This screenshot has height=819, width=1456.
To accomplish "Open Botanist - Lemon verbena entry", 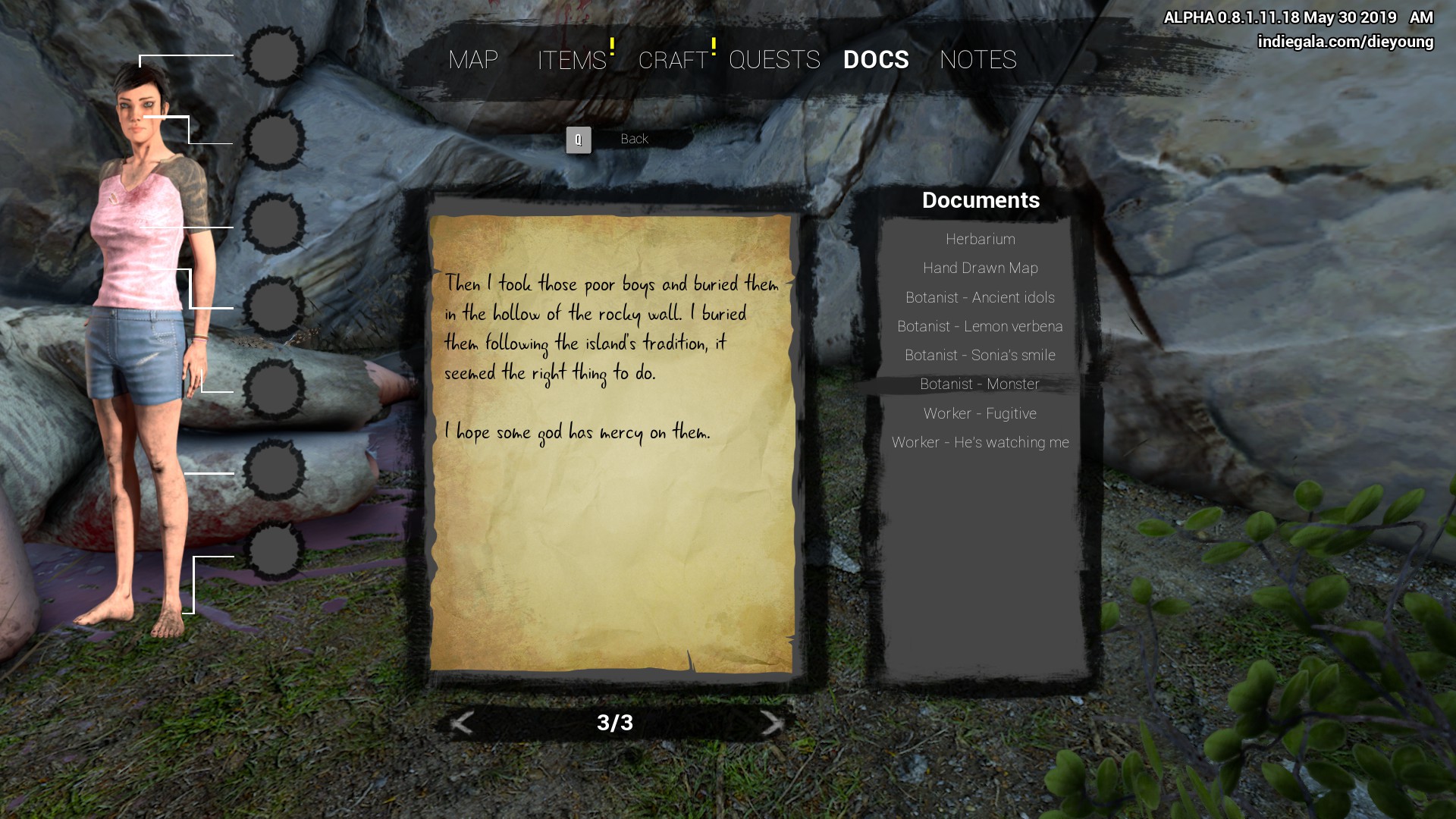I will tap(980, 326).
